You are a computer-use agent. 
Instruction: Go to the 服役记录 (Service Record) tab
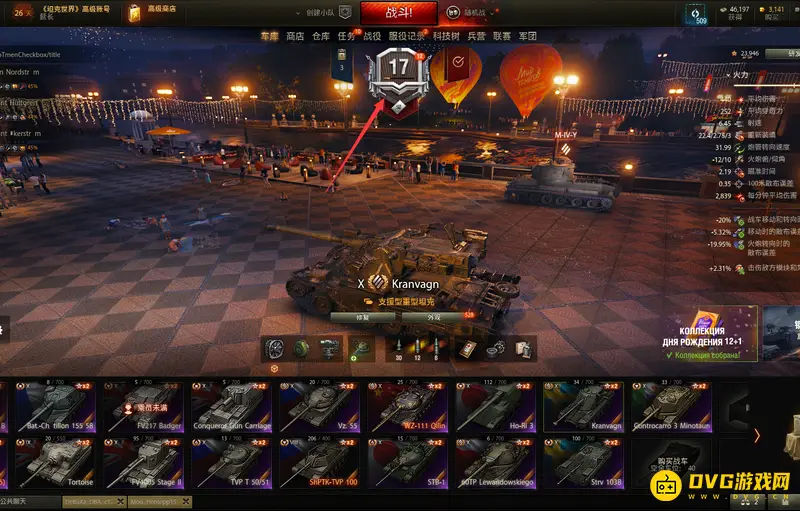(x=406, y=36)
